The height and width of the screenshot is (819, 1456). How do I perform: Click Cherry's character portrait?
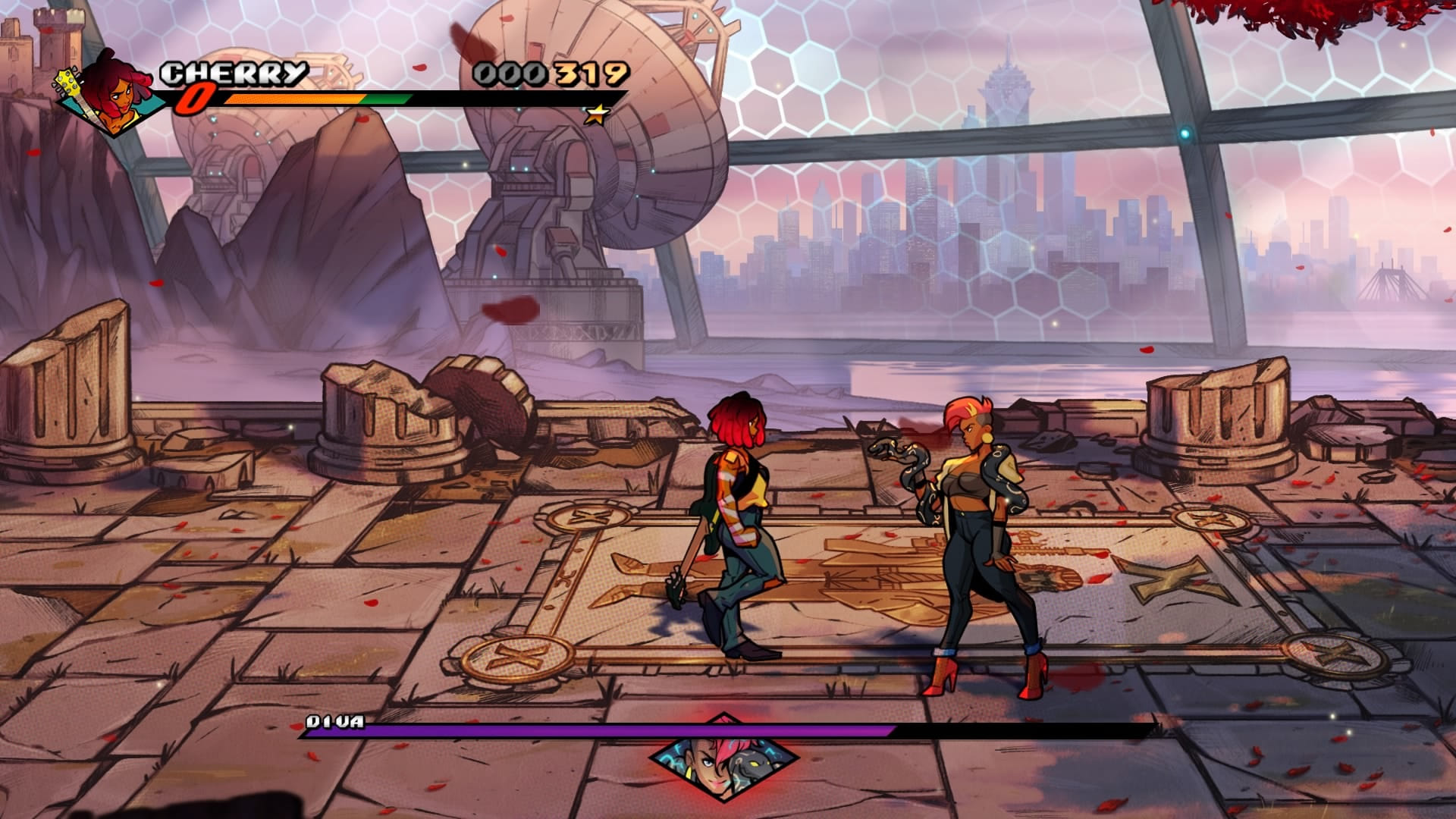click(x=112, y=93)
